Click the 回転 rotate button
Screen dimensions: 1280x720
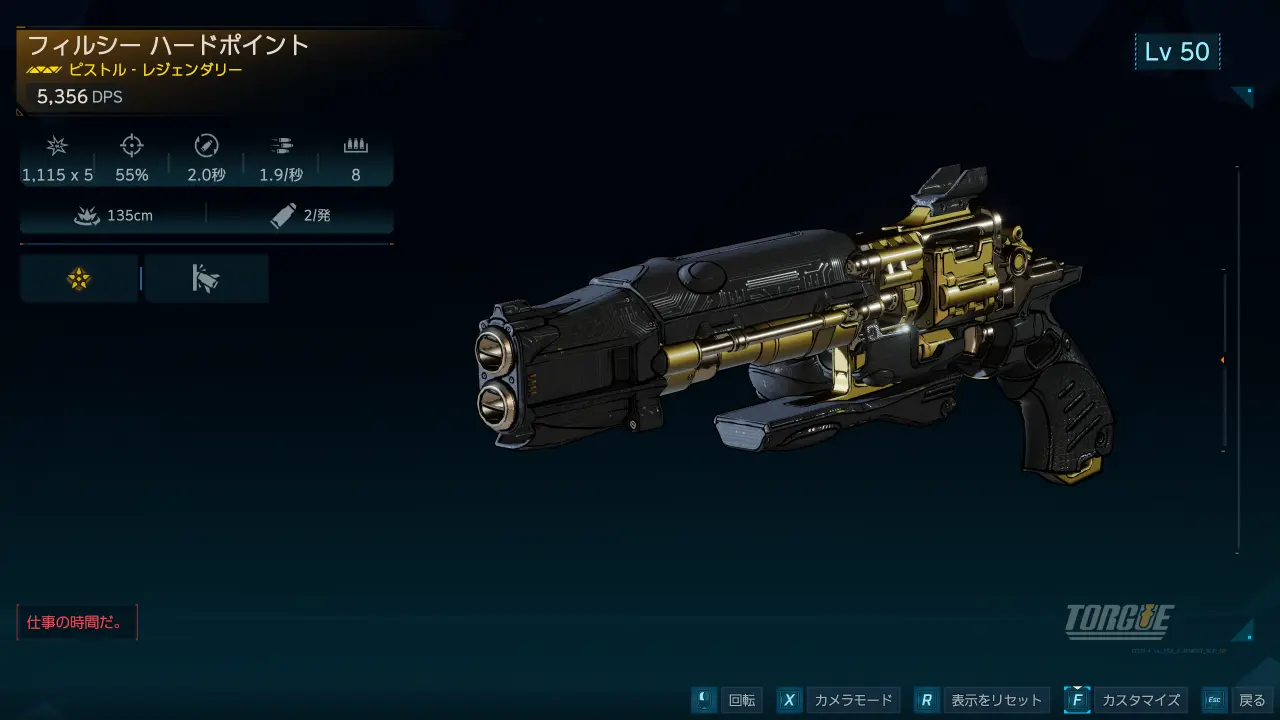(727, 700)
